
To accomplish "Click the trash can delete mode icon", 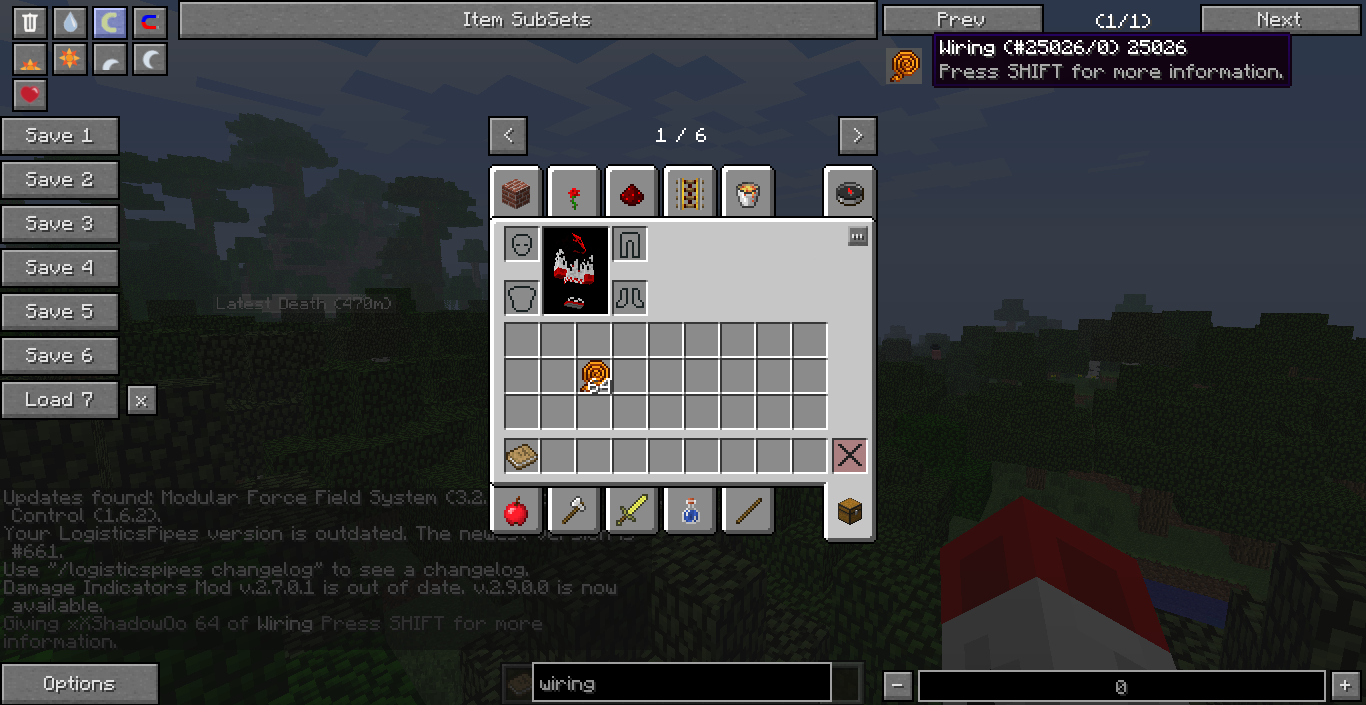I will click(30, 23).
